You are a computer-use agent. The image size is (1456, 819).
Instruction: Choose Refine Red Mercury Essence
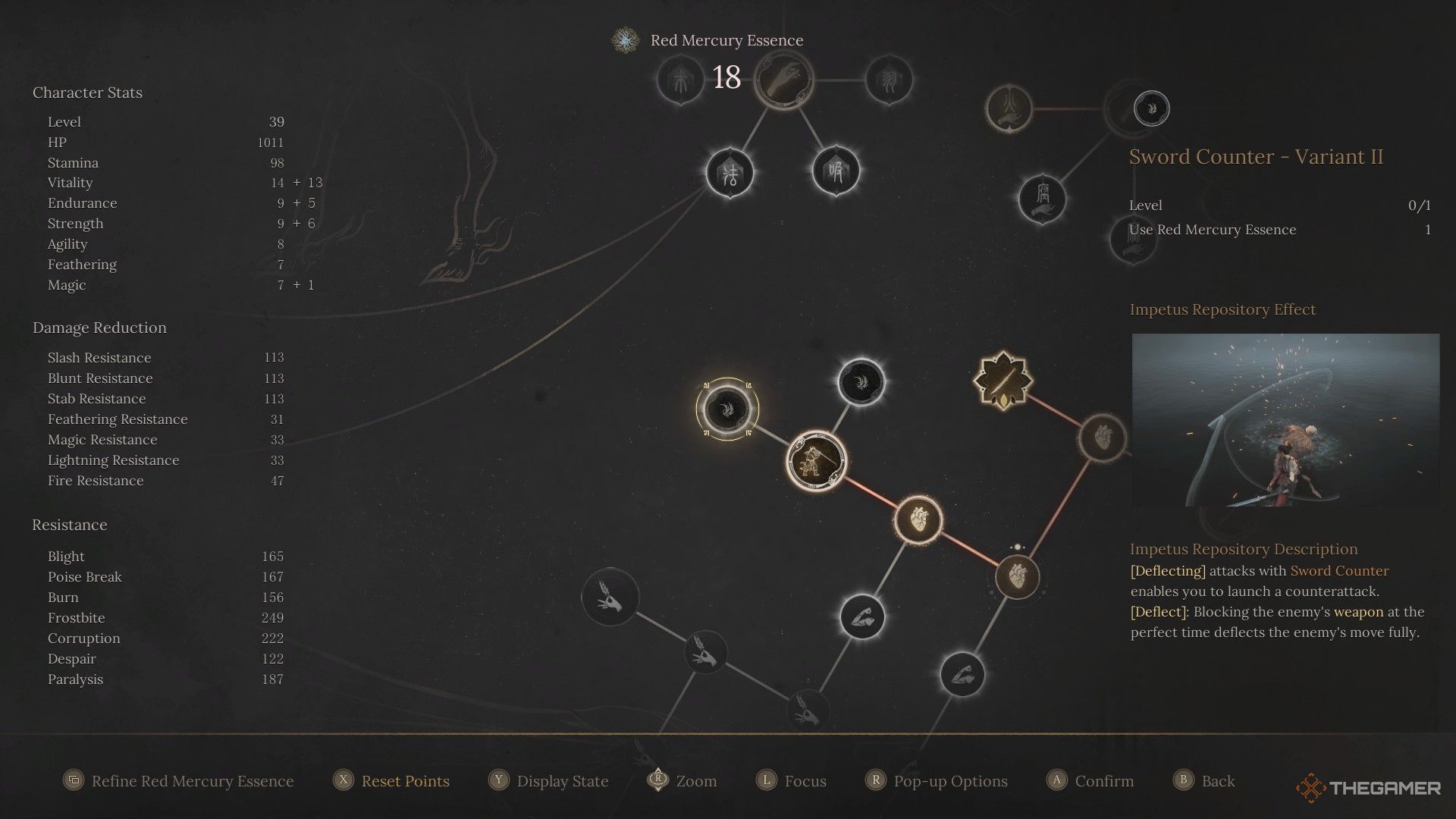[192, 781]
